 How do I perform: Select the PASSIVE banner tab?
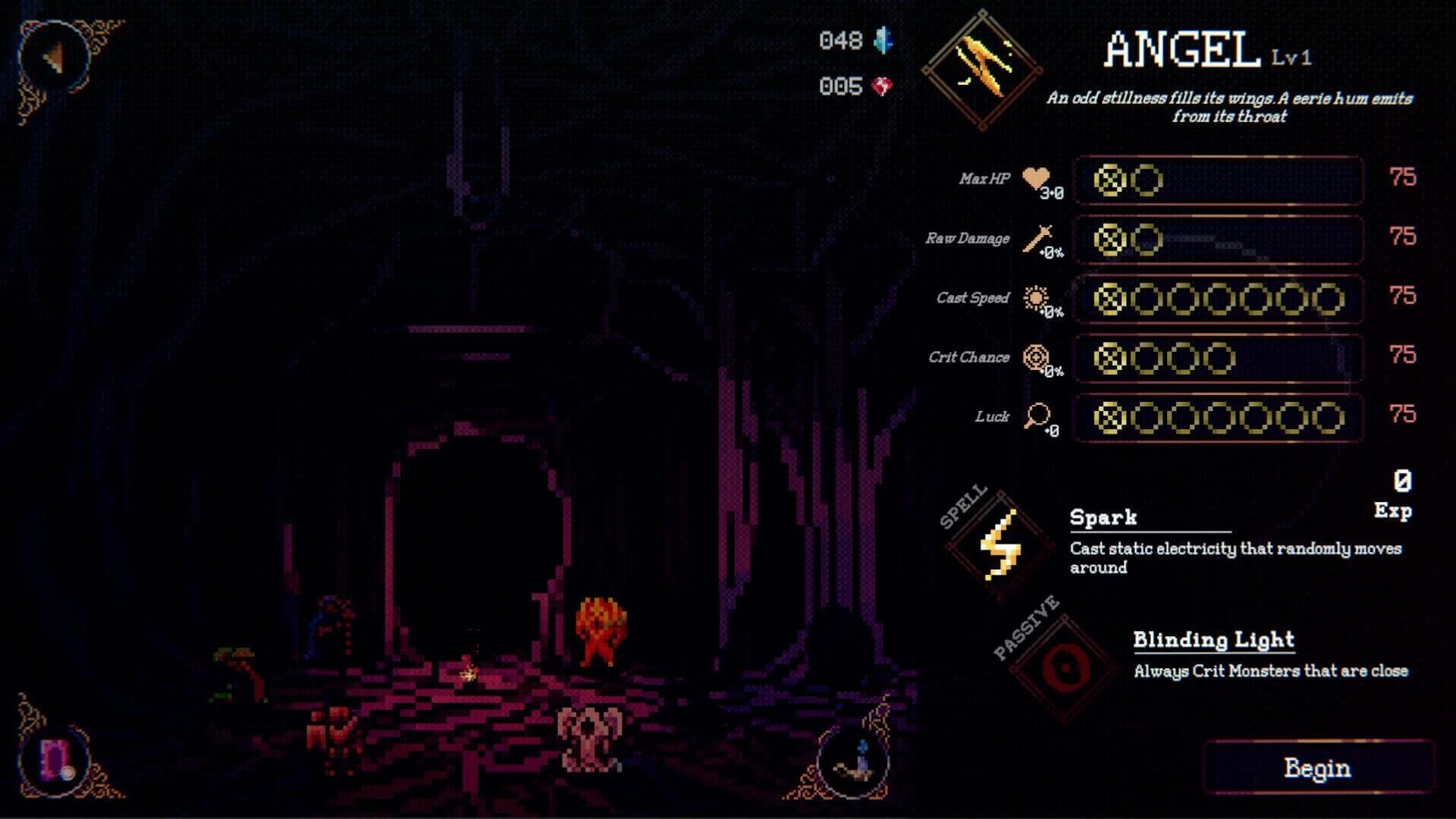pyautogui.click(x=1025, y=626)
